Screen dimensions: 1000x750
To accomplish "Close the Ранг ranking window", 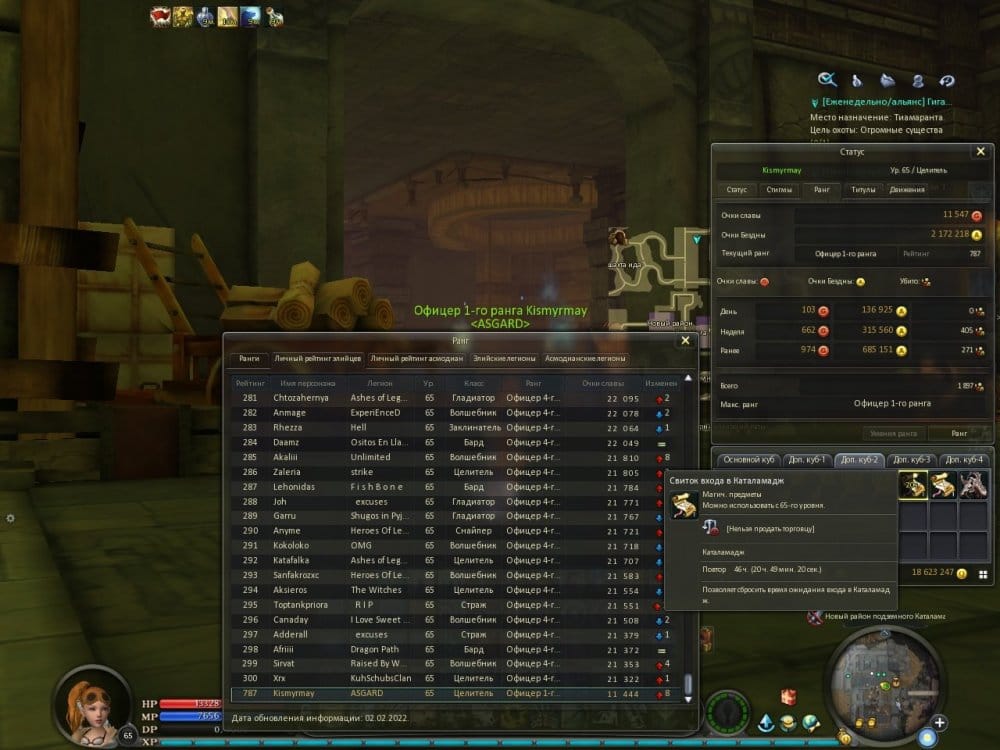I will tap(685, 340).
